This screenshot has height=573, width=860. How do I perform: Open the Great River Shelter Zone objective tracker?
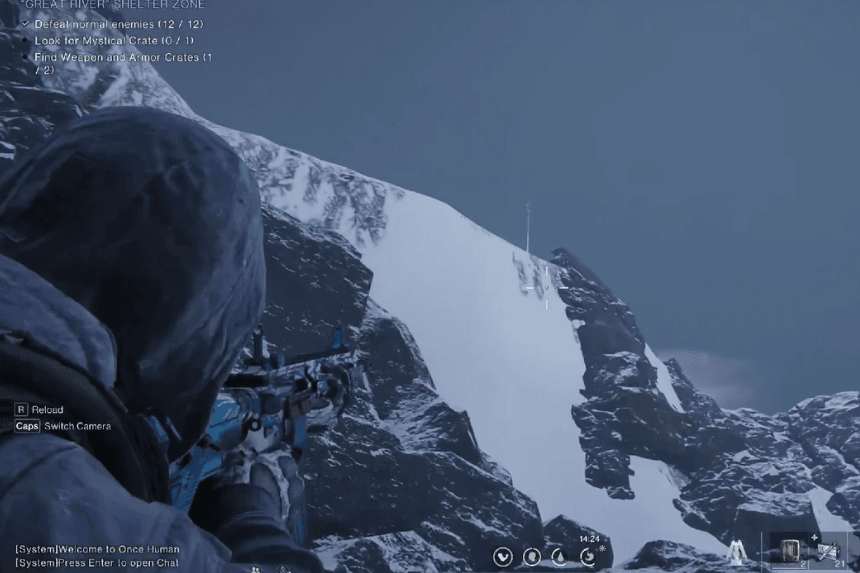tap(112, 5)
